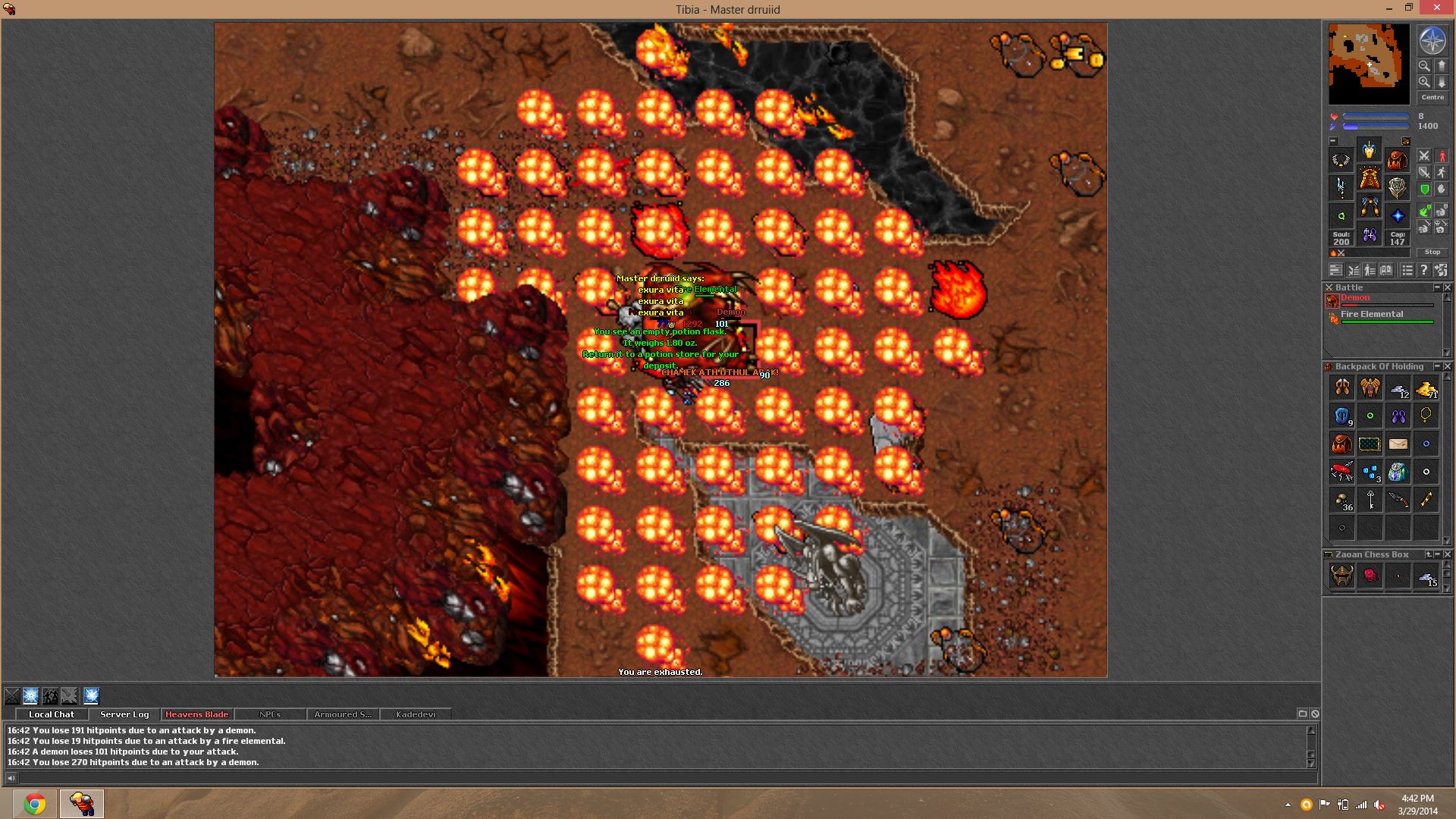The width and height of the screenshot is (1456, 819).
Task: Open the compass rose on the minimap panel
Action: tap(1432, 41)
